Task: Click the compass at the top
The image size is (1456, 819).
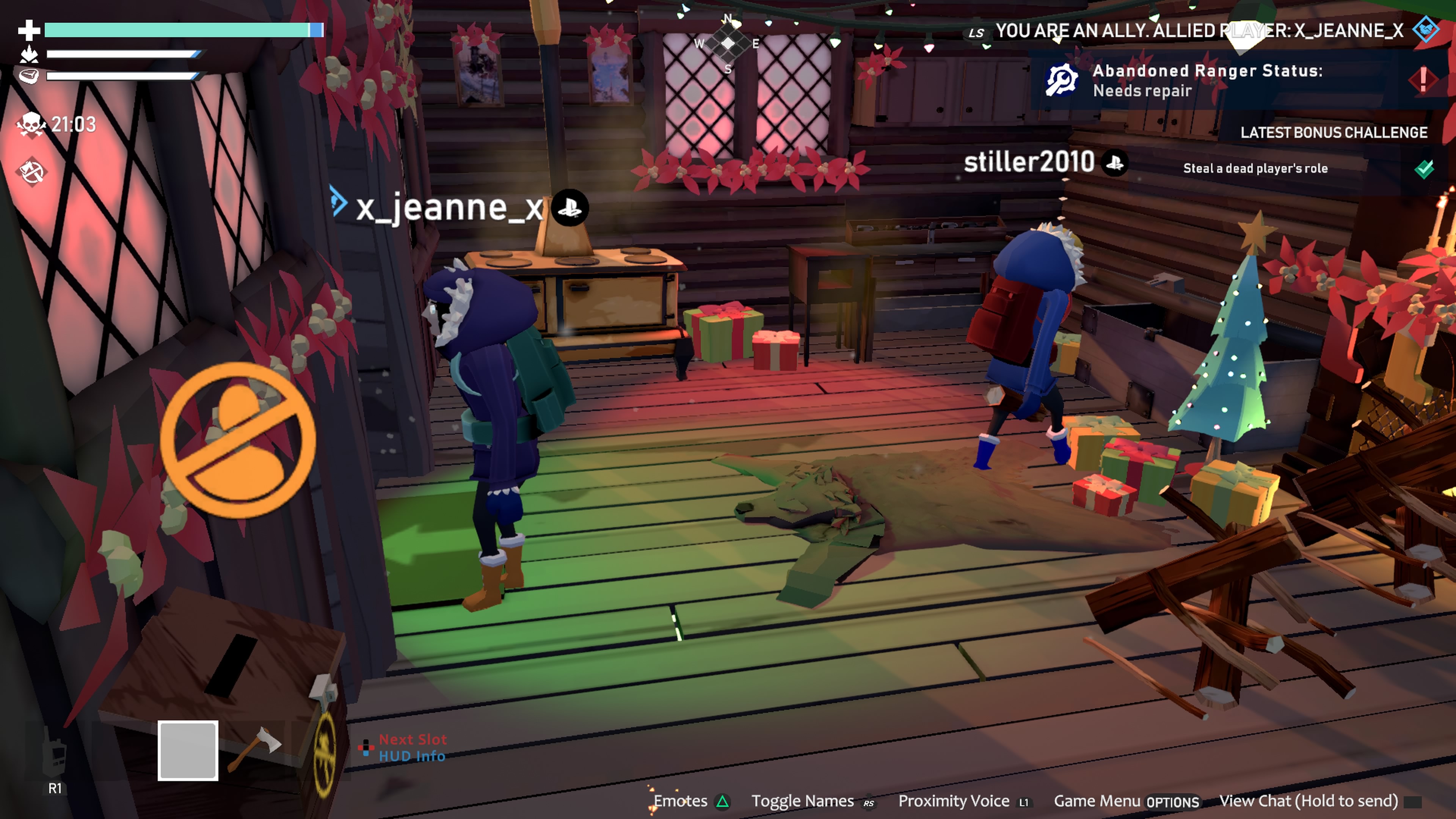Action: pyautogui.click(x=728, y=44)
